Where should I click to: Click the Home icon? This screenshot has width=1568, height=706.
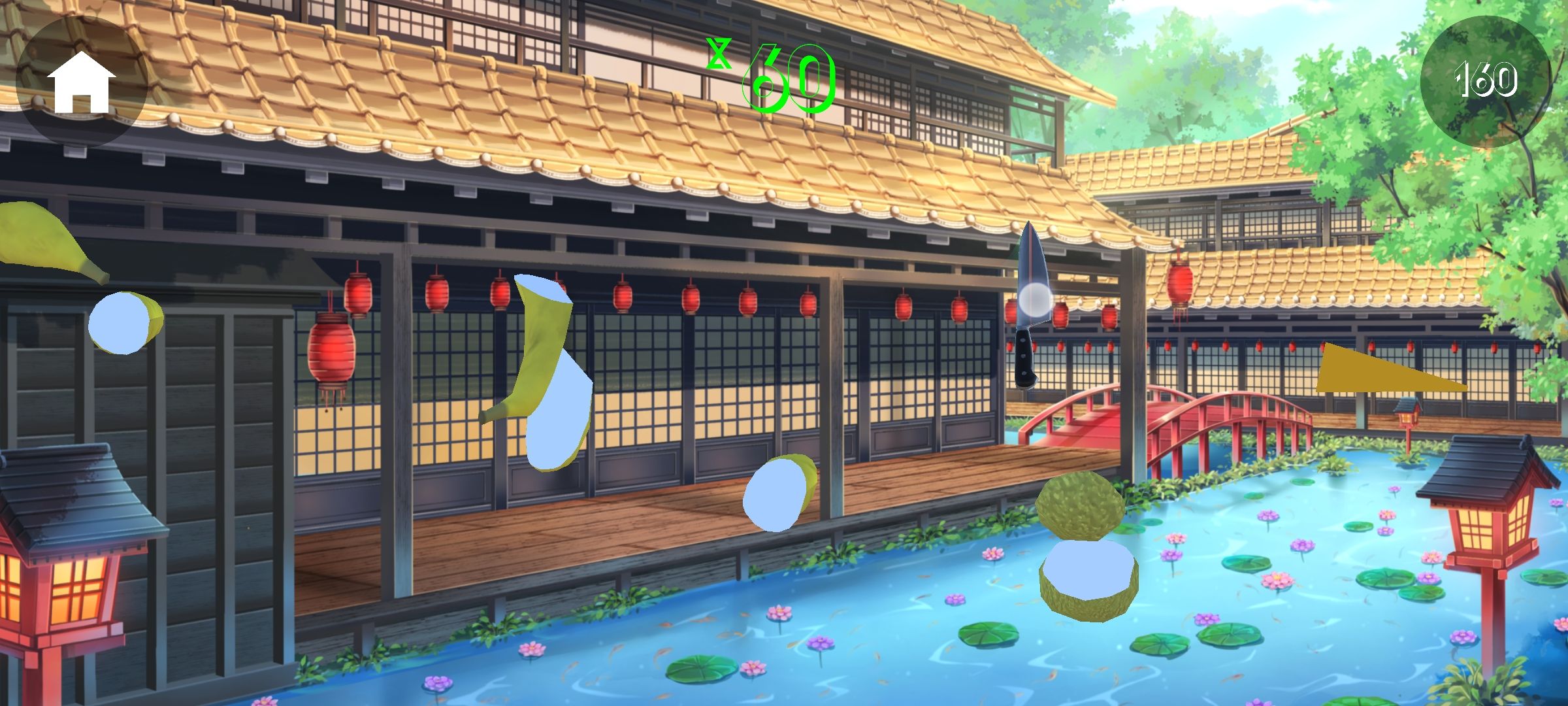pos(84,80)
